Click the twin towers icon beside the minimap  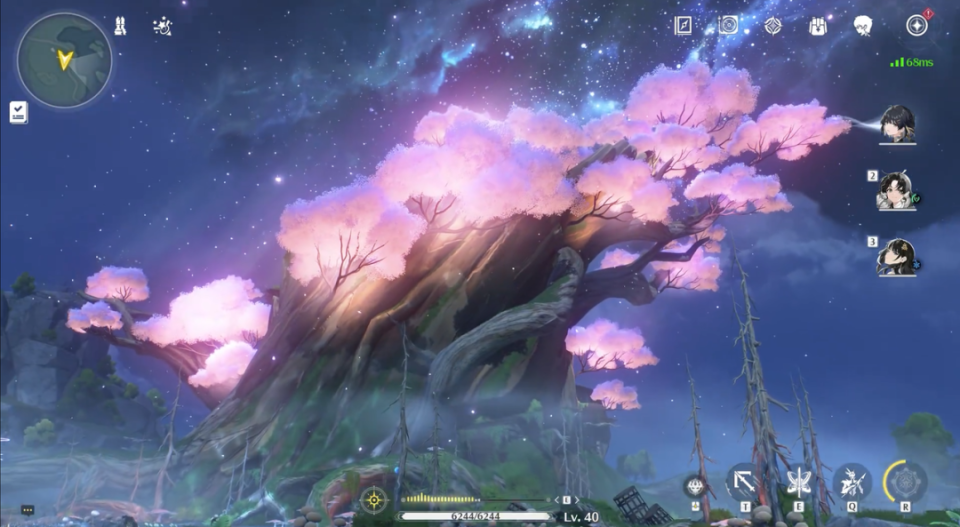(x=120, y=27)
